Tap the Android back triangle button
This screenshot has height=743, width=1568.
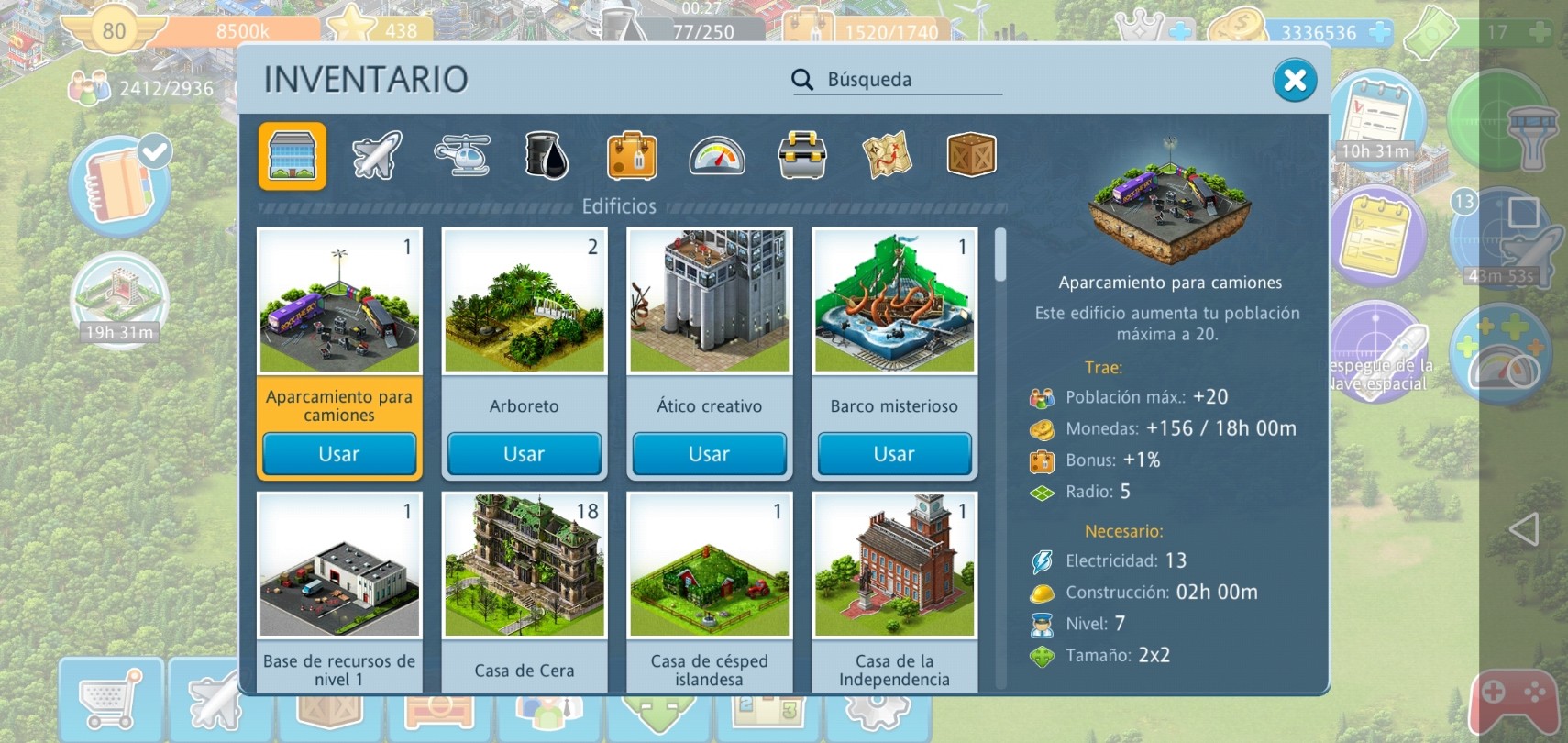[1523, 529]
